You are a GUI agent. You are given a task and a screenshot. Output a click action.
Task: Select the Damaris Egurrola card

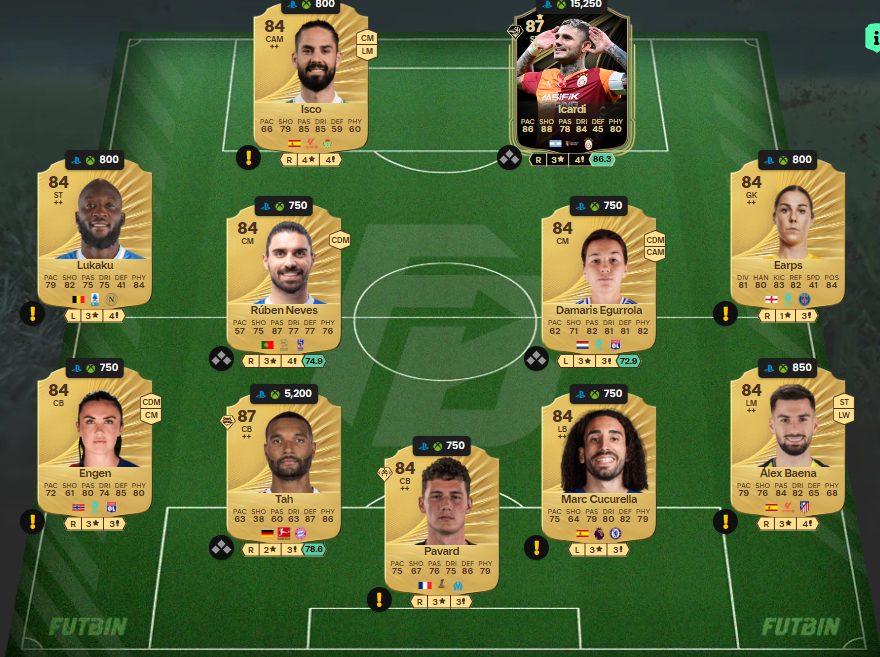599,275
